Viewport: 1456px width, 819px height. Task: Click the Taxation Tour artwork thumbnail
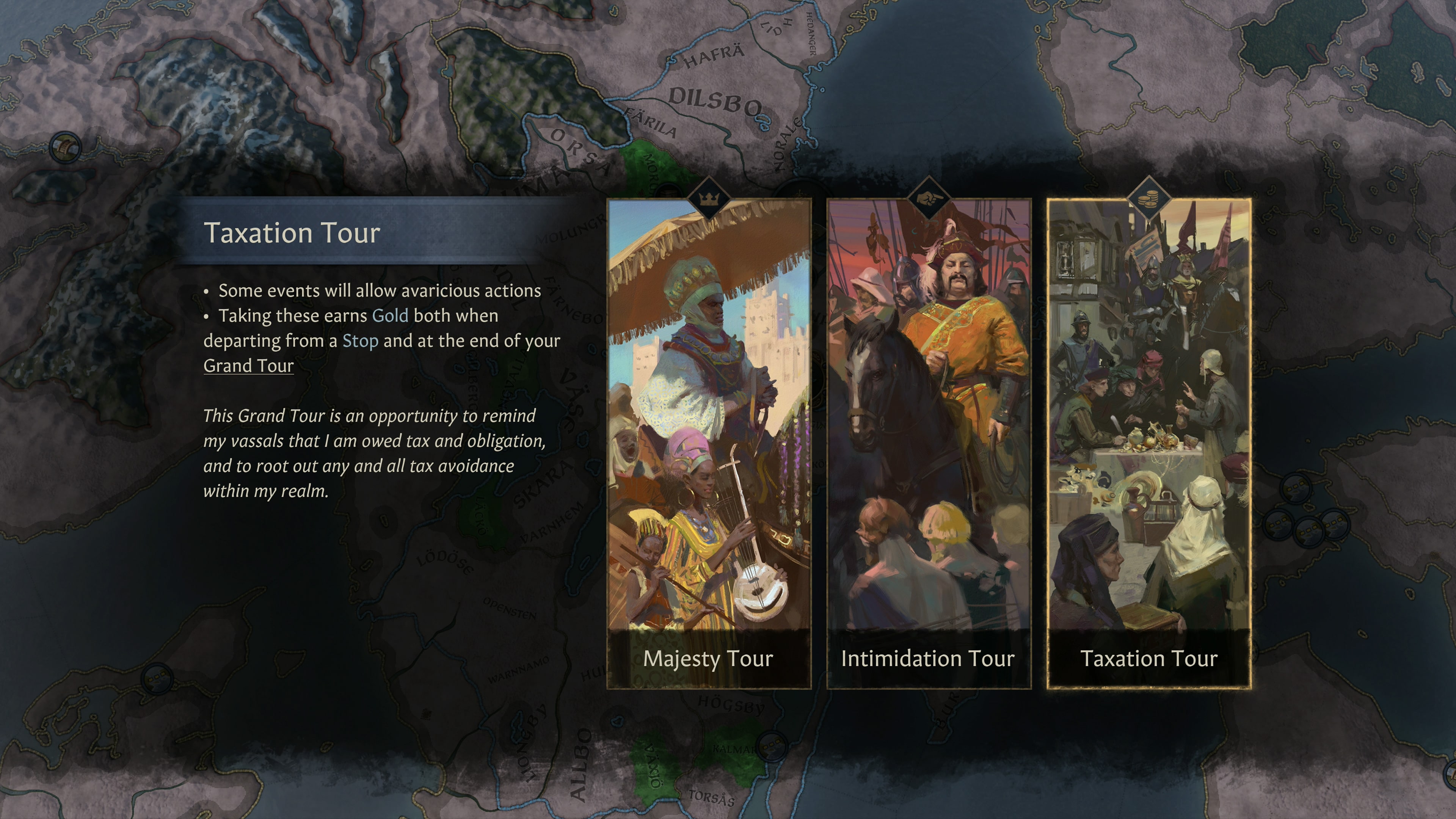point(1147,395)
